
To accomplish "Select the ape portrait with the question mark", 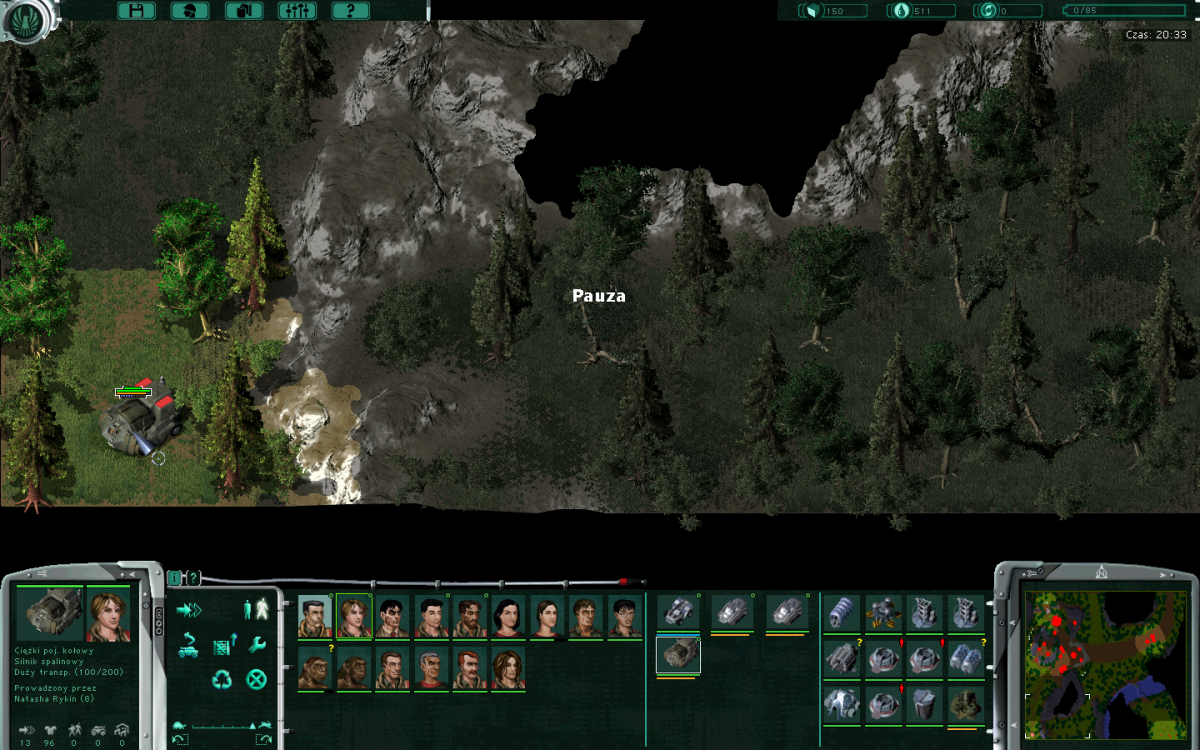I will [315, 668].
